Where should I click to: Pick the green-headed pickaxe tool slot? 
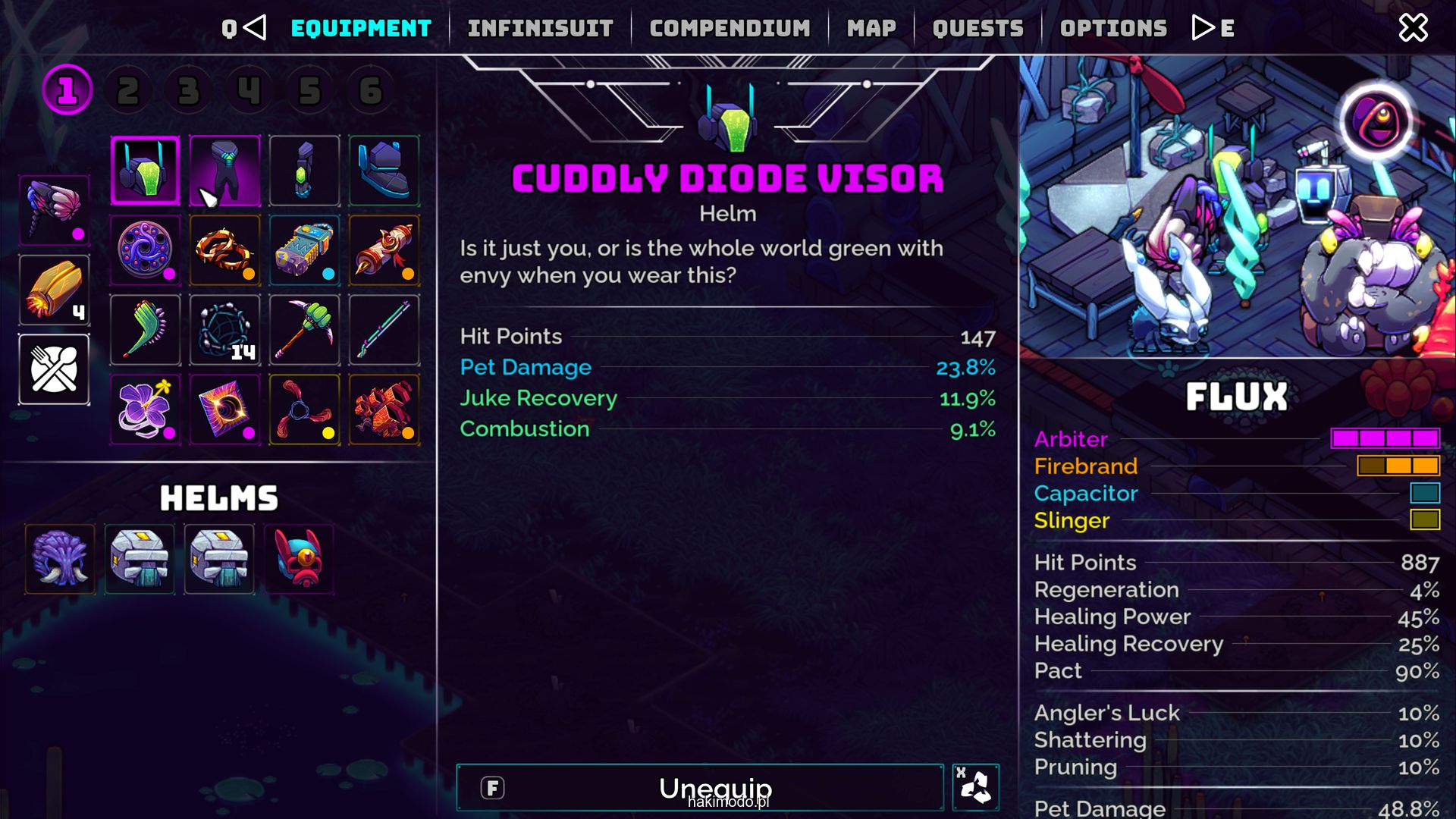(x=304, y=331)
